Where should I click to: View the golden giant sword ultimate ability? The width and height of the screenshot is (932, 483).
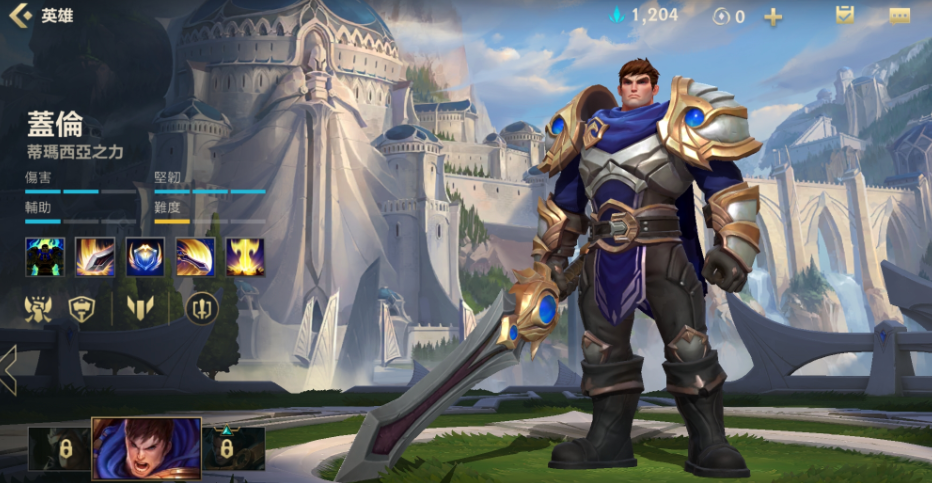(245, 257)
